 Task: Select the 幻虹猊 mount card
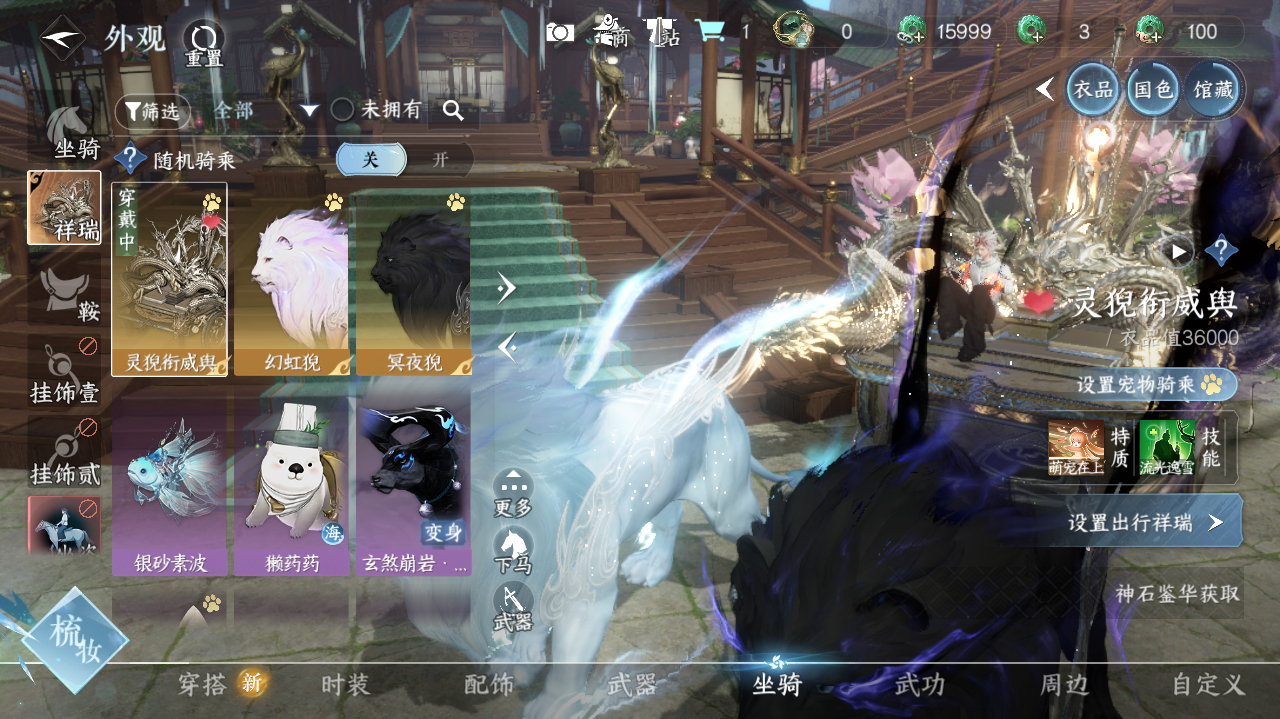(x=291, y=279)
